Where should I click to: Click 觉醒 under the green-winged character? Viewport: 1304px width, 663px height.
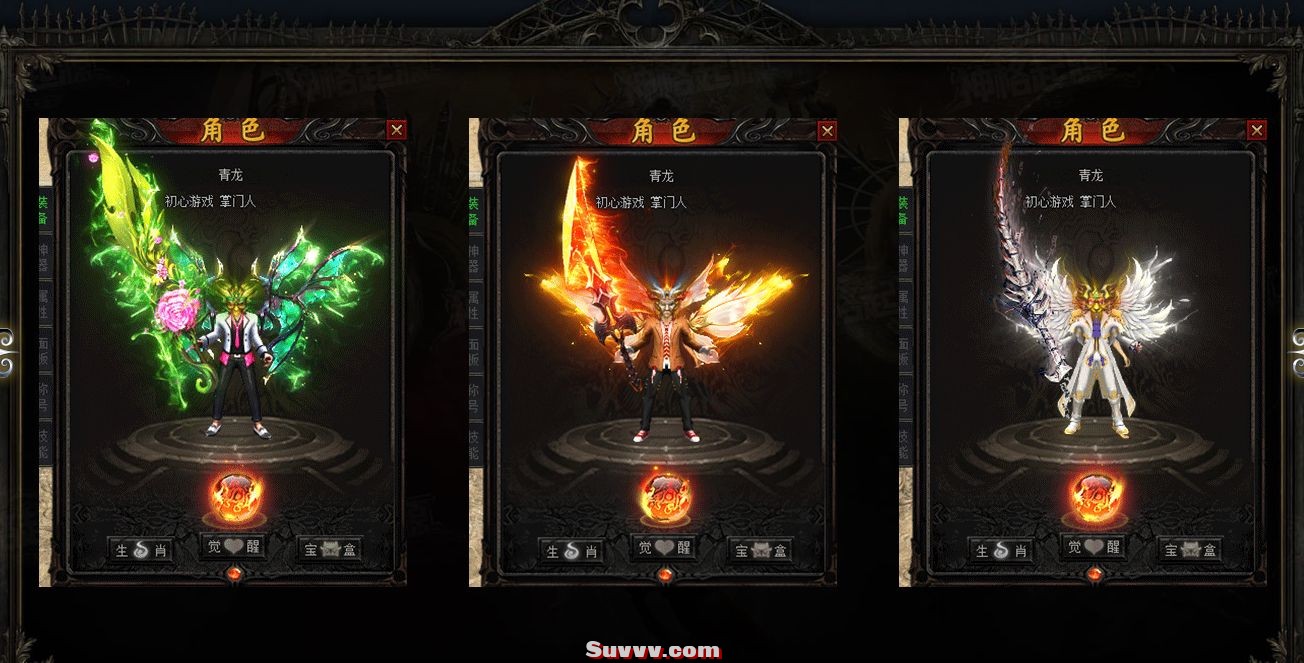[x=234, y=547]
